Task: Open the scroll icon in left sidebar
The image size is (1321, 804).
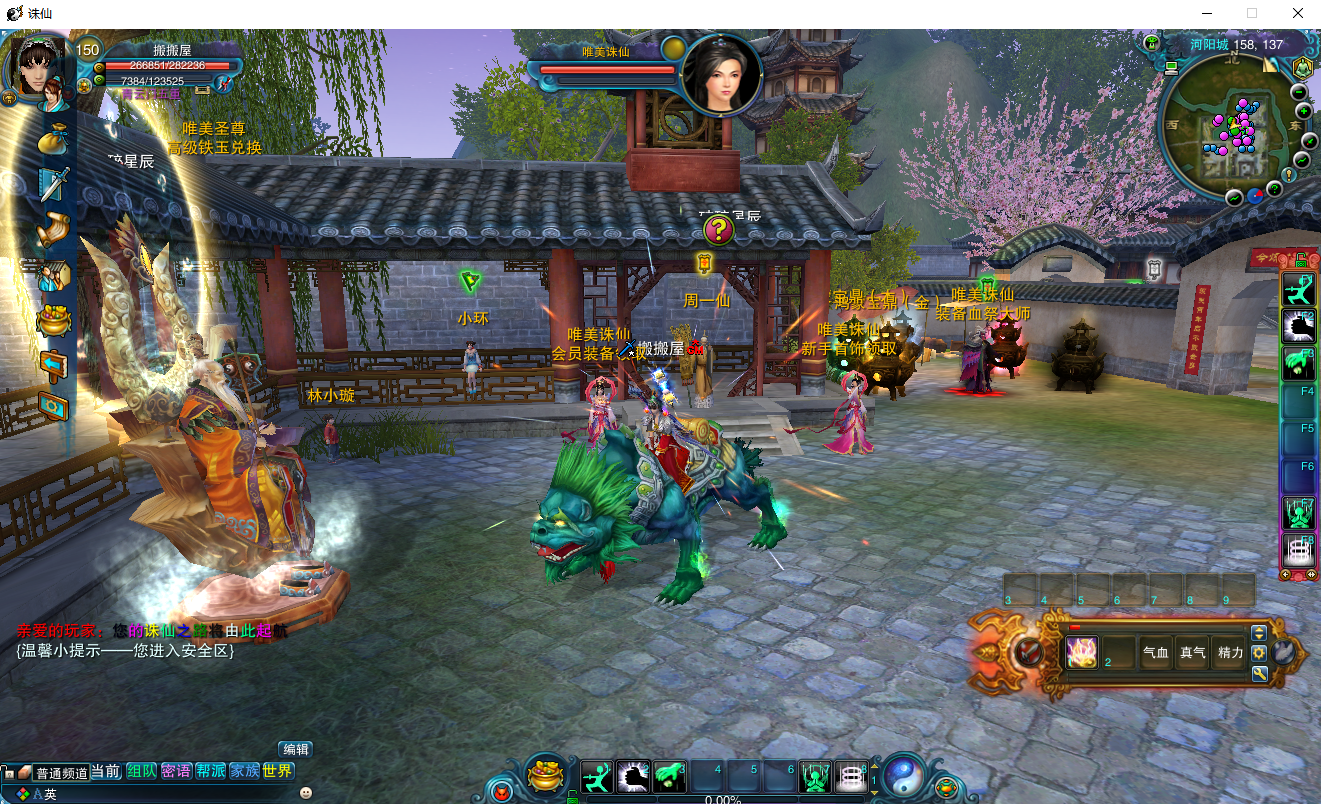Action: coord(54,230)
